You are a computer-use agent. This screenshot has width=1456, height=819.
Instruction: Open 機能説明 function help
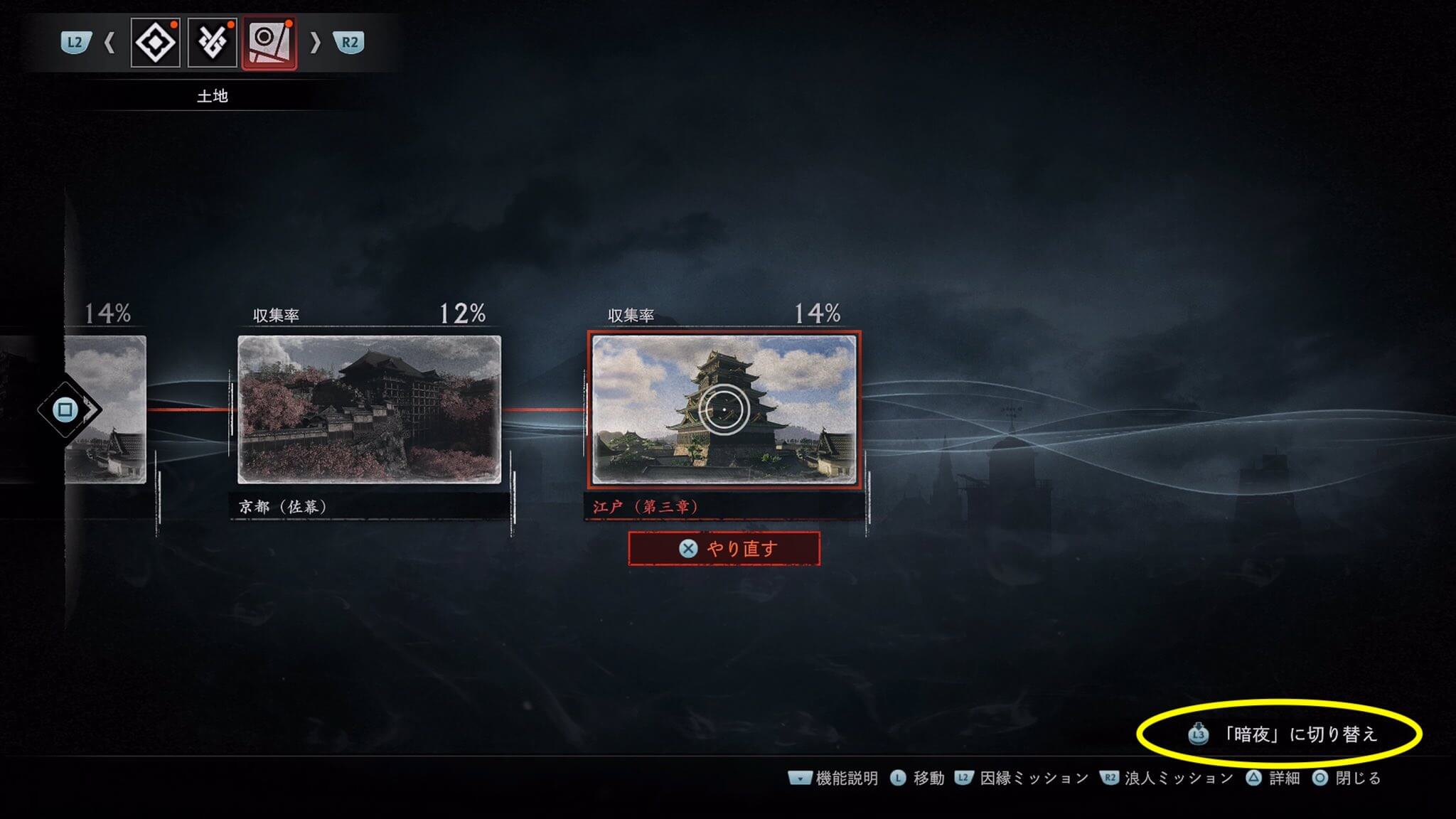(833, 778)
